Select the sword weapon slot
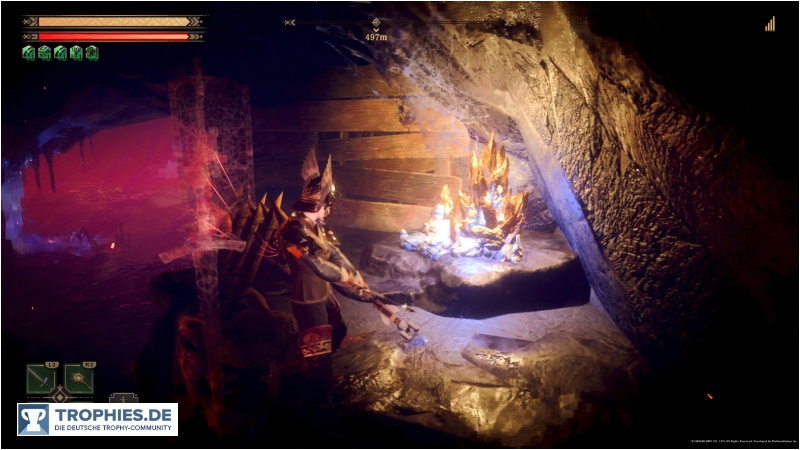This screenshot has width=800, height=450. (x=41, y=378)
